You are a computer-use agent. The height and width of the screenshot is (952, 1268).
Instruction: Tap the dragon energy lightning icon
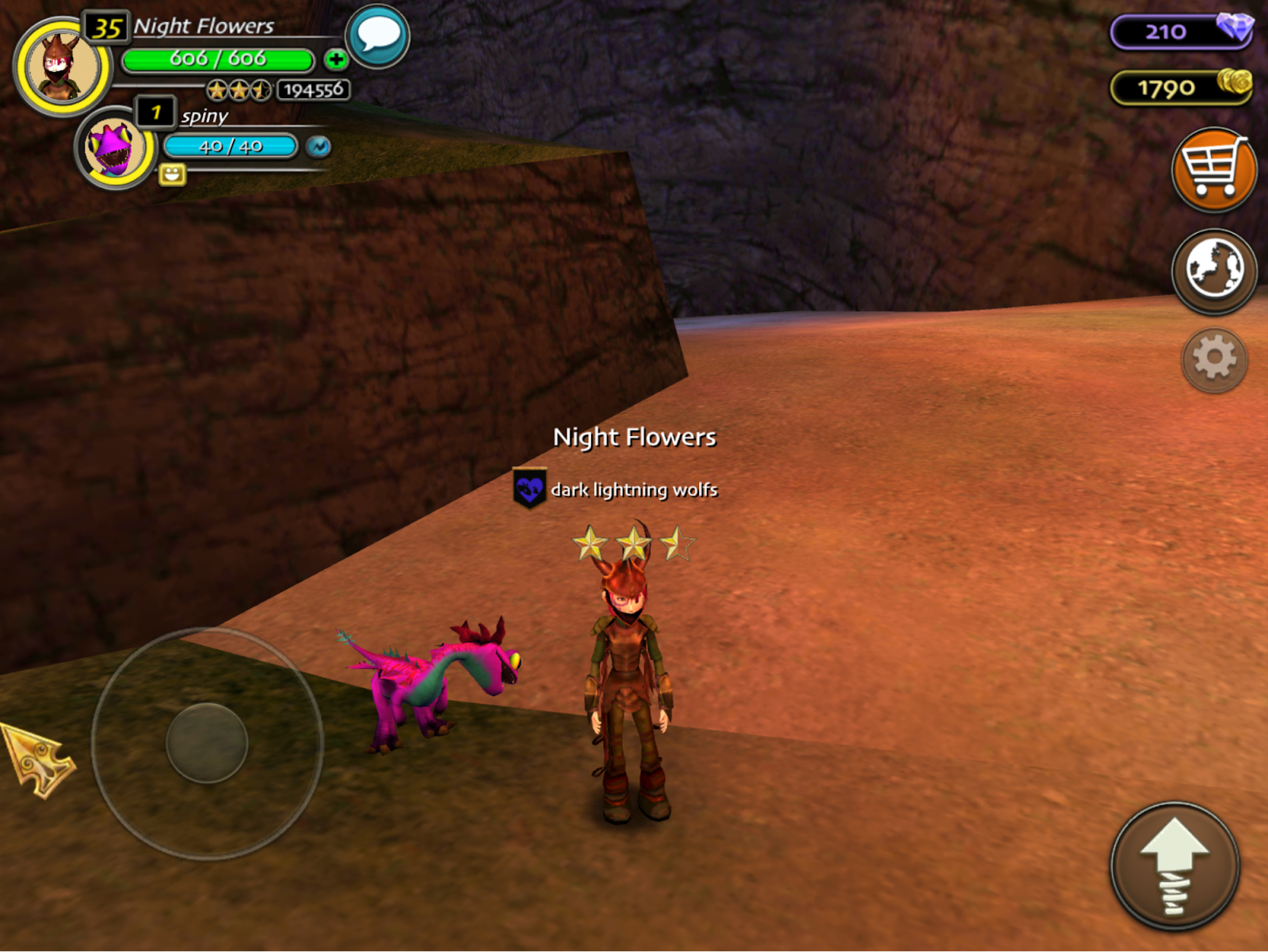tap(319, 147)
